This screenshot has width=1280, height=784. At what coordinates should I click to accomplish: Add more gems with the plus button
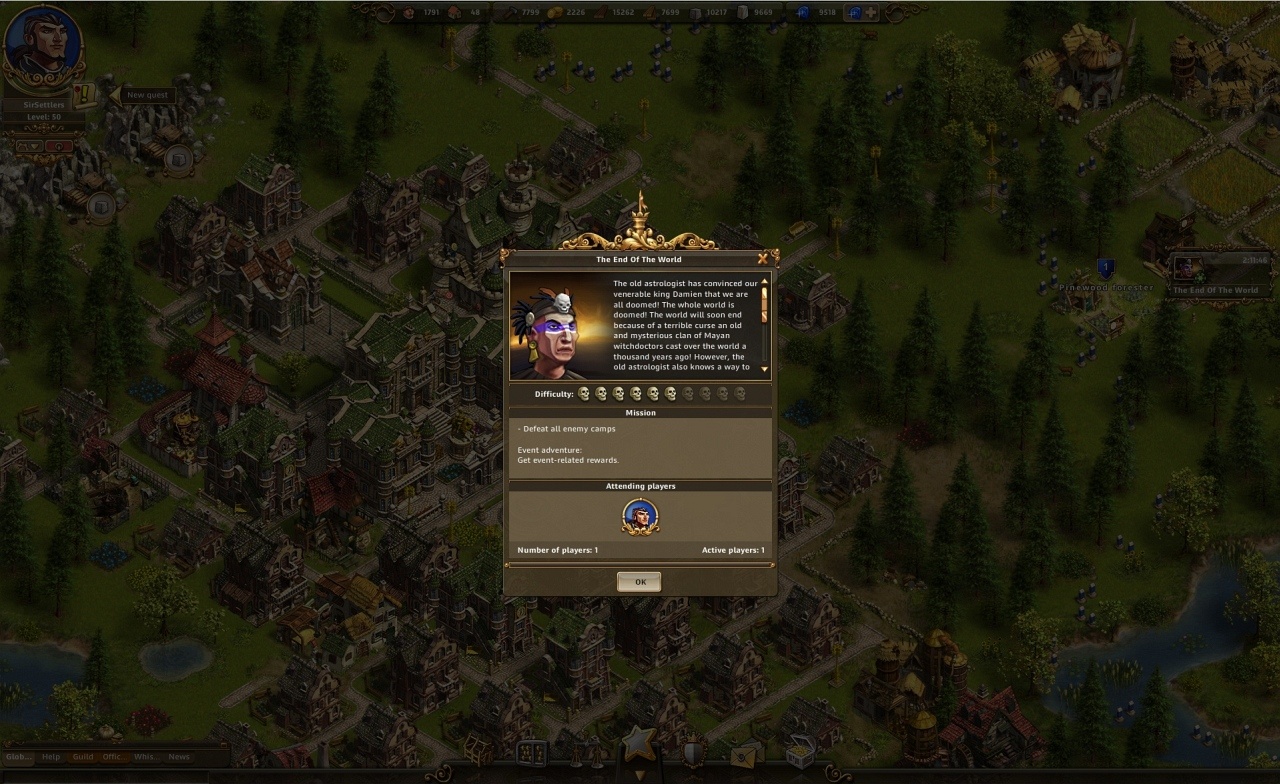(x=871, y=13)
